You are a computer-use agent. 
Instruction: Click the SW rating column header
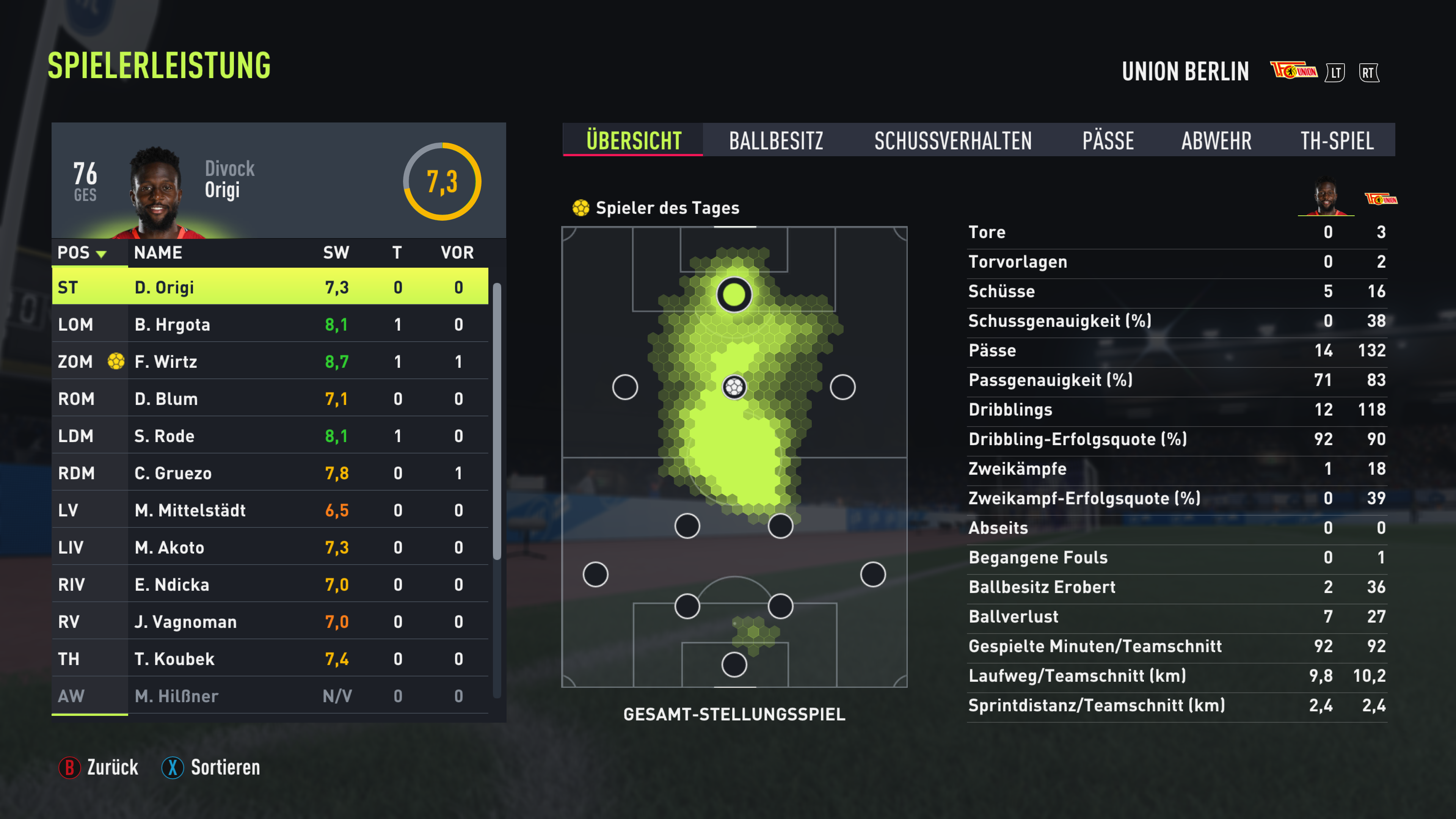click(x=336, y=253)
